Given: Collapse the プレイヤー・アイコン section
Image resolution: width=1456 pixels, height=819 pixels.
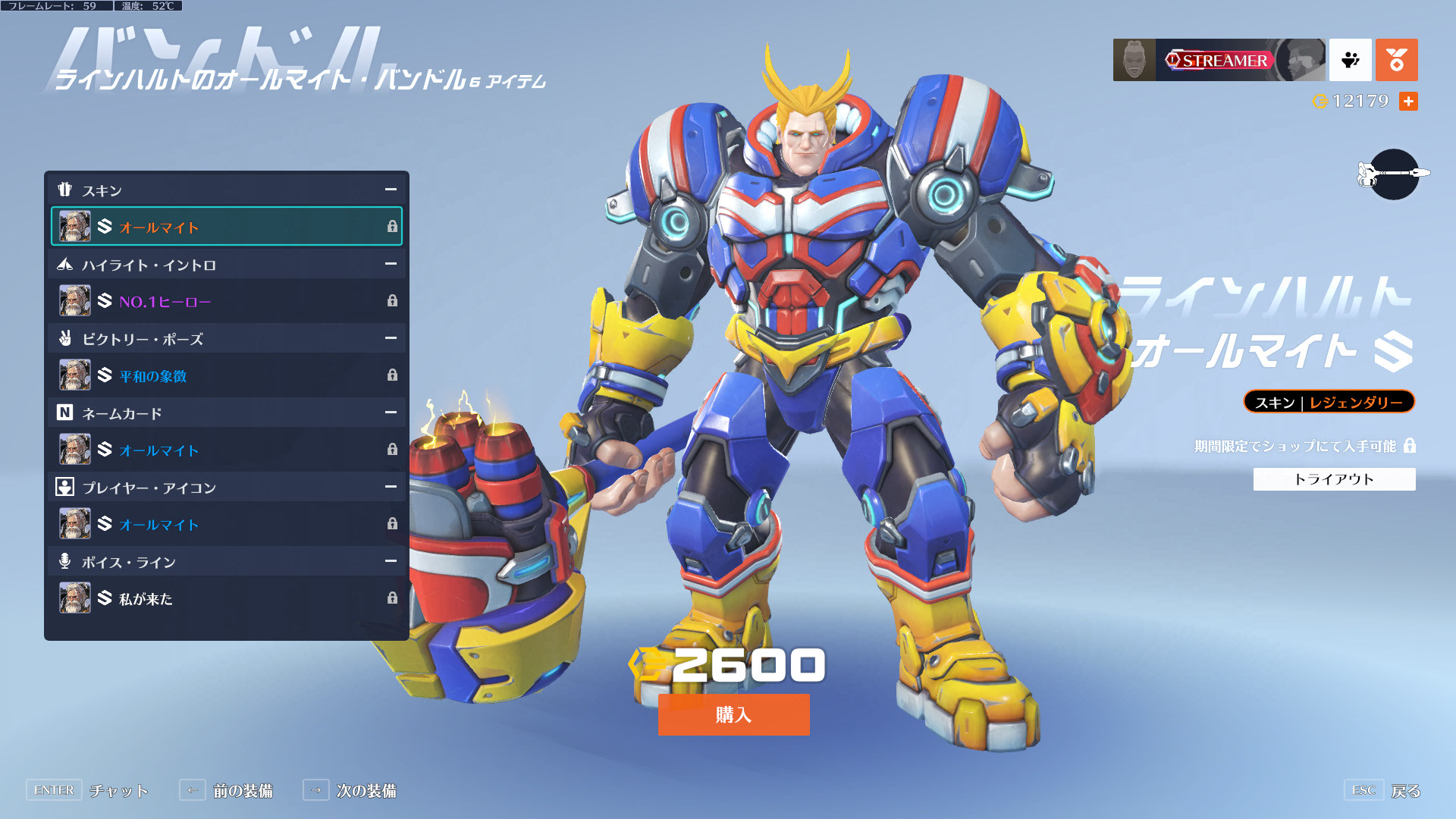Looking at the screenshot, I should click(x=391, y=487).
